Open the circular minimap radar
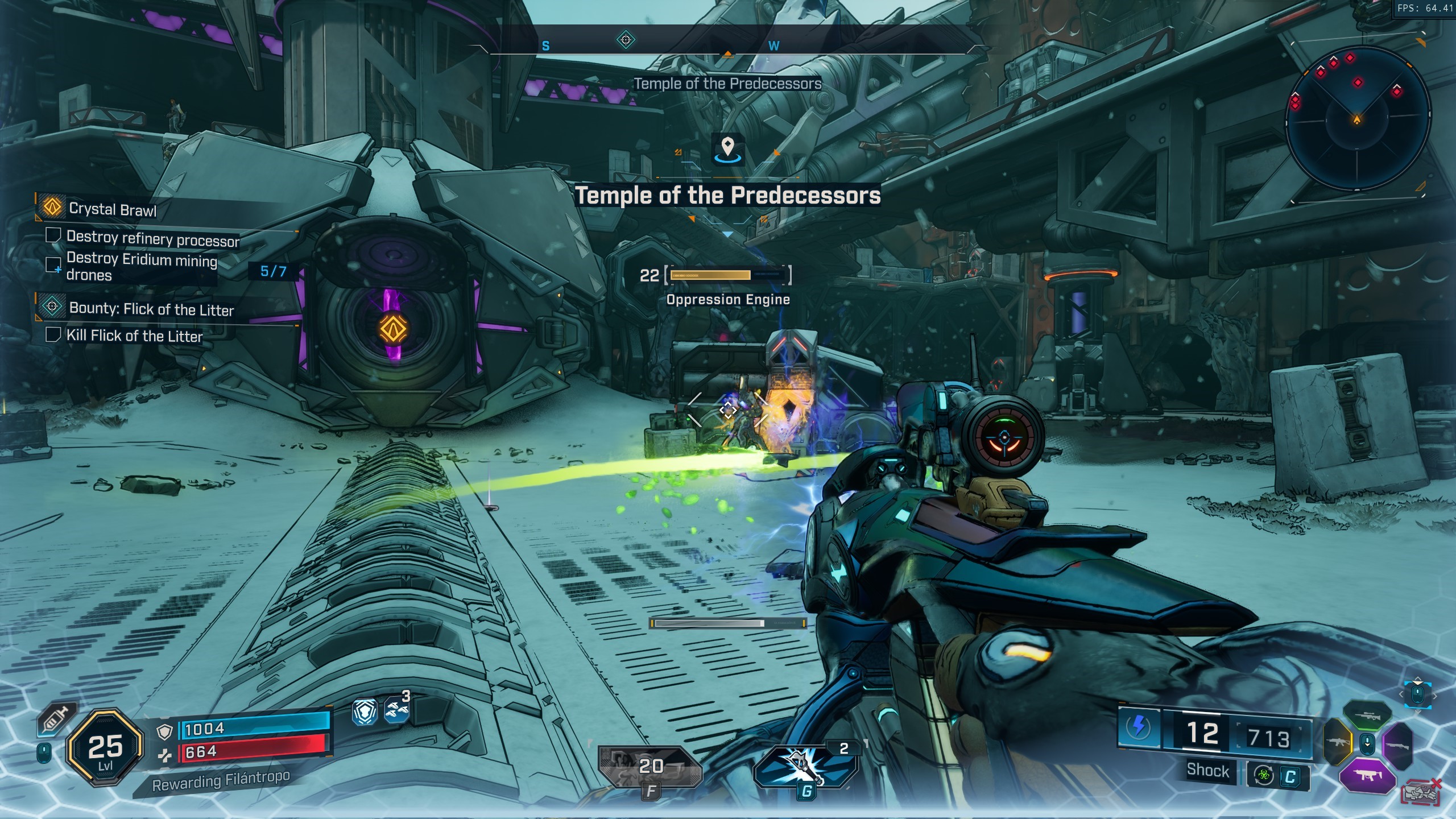The width and height of the screenshot is (1456, 819). (1357, 119)
